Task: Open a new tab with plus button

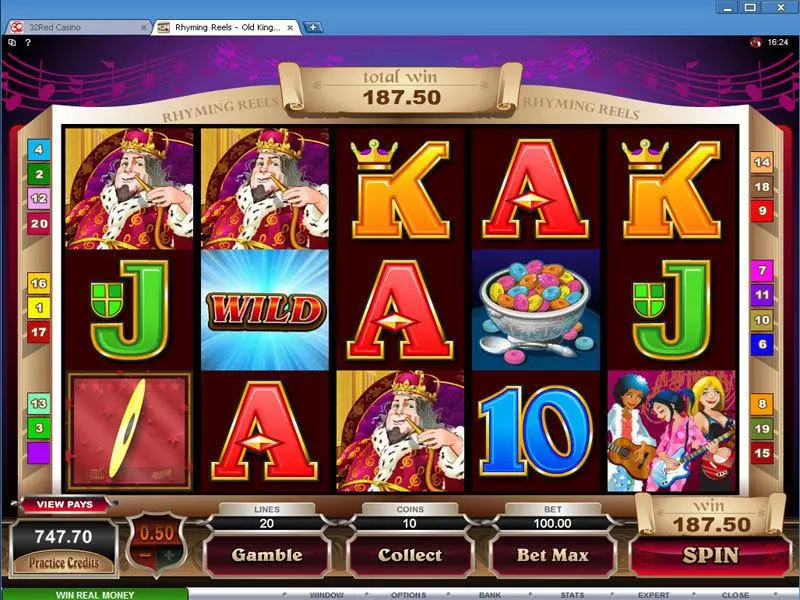Action: (x=314, y=27)
